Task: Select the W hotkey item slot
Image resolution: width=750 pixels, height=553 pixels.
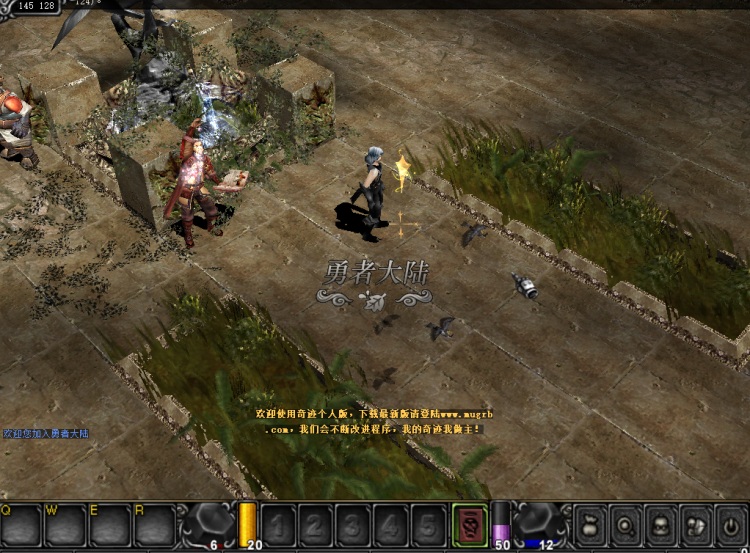Action: pos(65,525)
